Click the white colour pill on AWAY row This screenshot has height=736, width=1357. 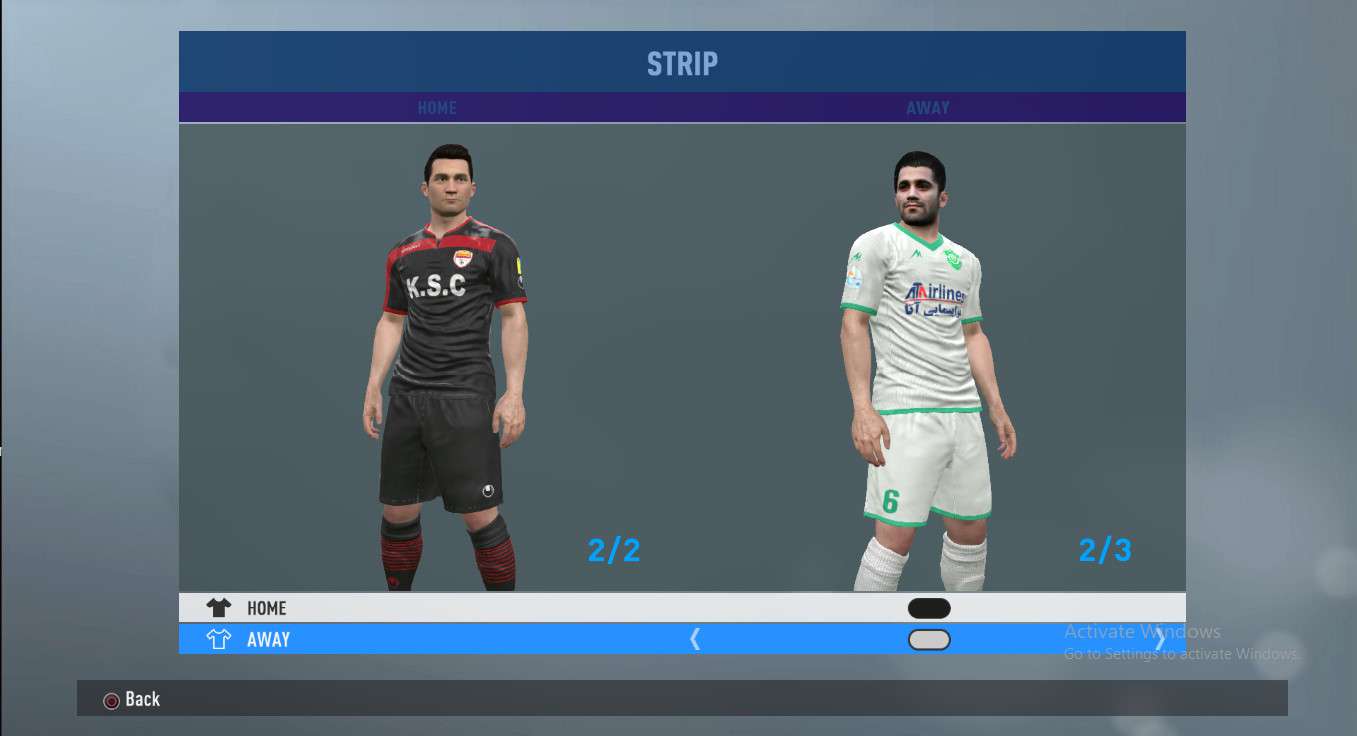[x=929, y=640]
